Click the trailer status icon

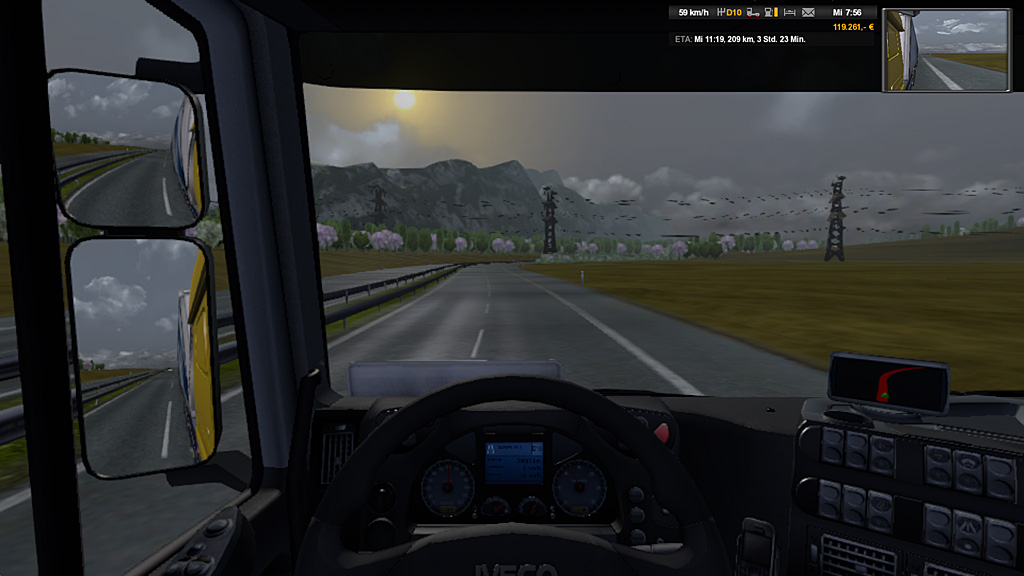click(753, 13)
